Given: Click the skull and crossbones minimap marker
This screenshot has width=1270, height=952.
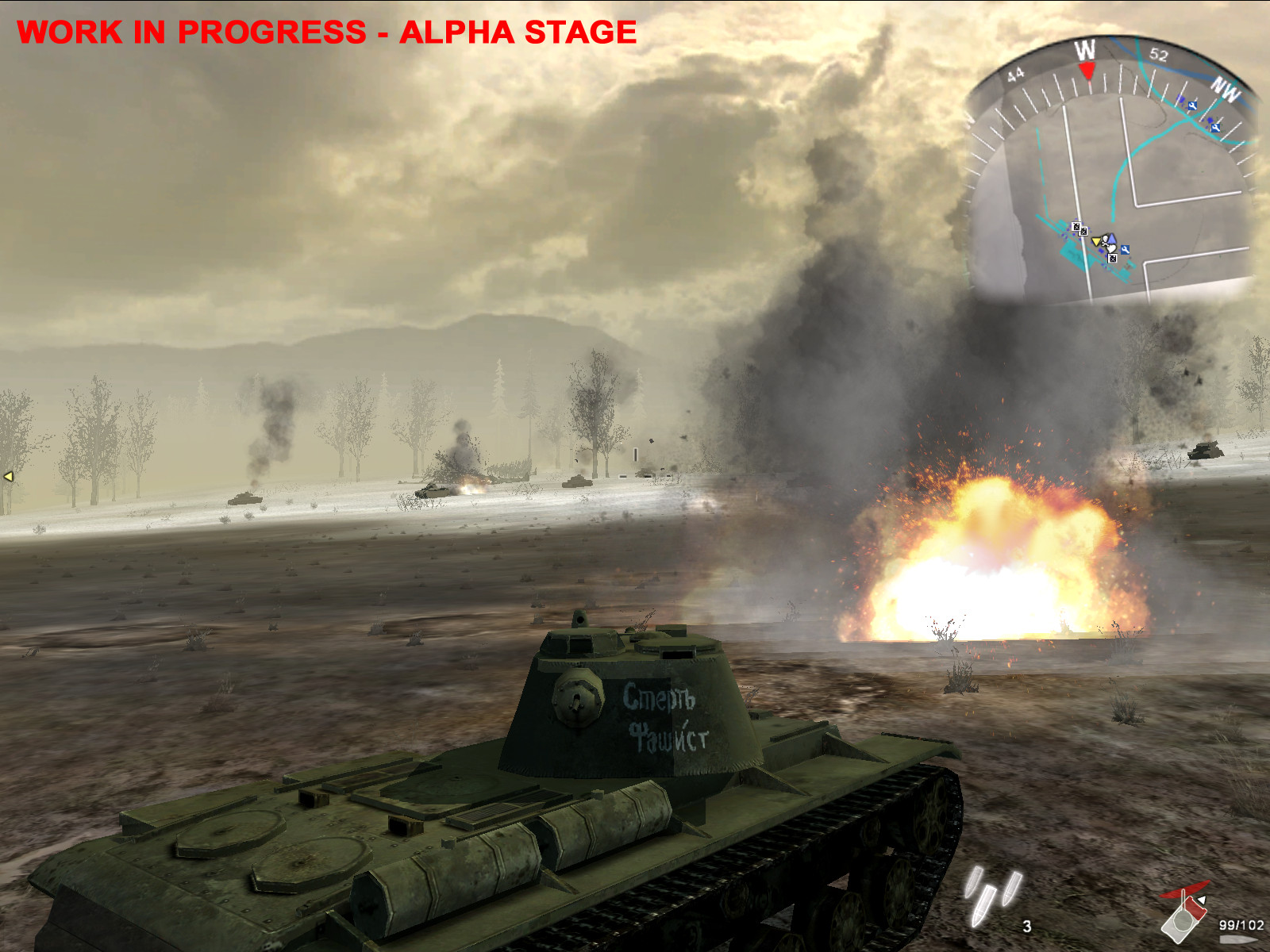Looking at the screenshot, I should pyautogui.click(x=1105, y=240).
